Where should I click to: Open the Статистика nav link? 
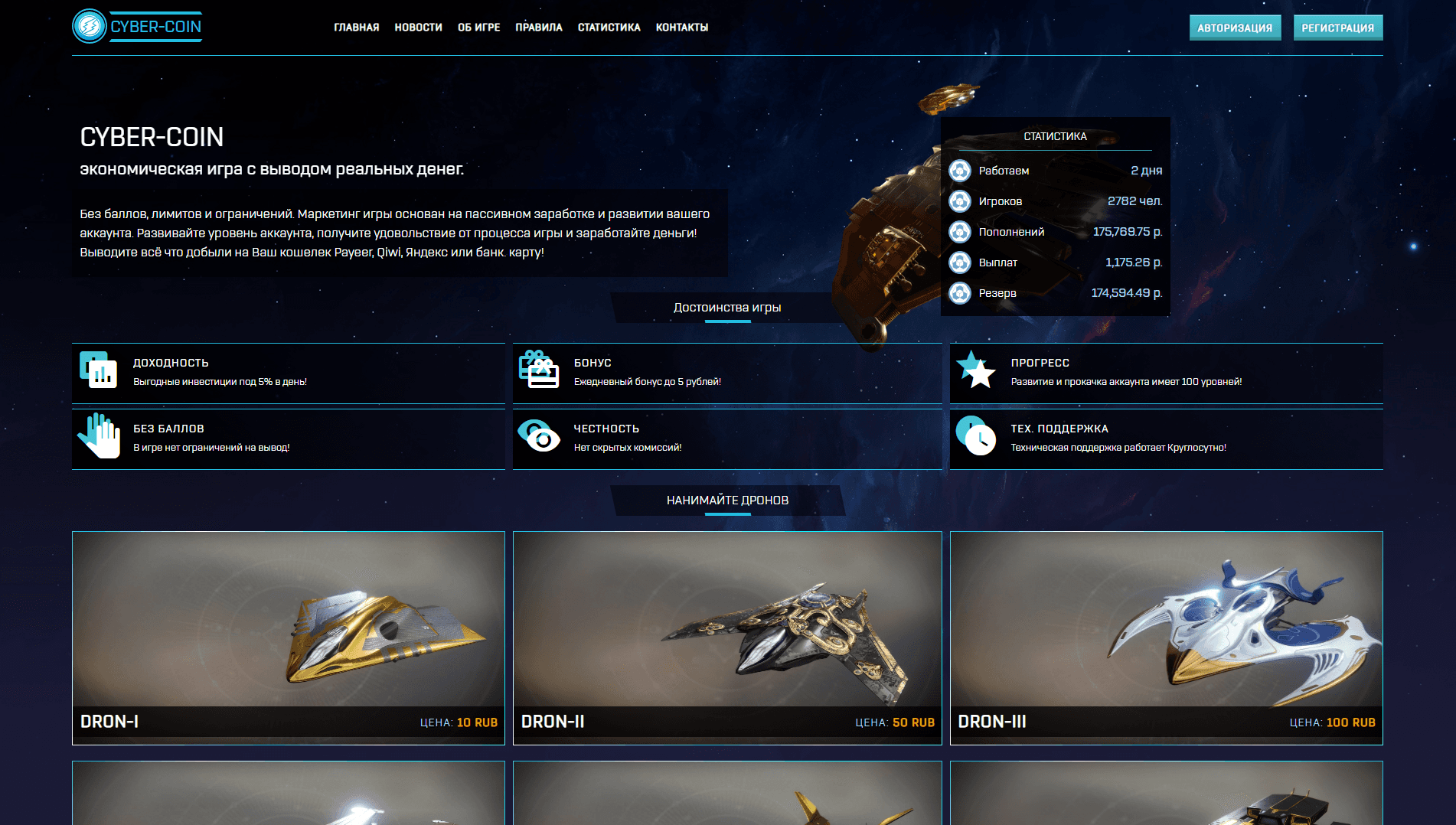tap(609, 28)
